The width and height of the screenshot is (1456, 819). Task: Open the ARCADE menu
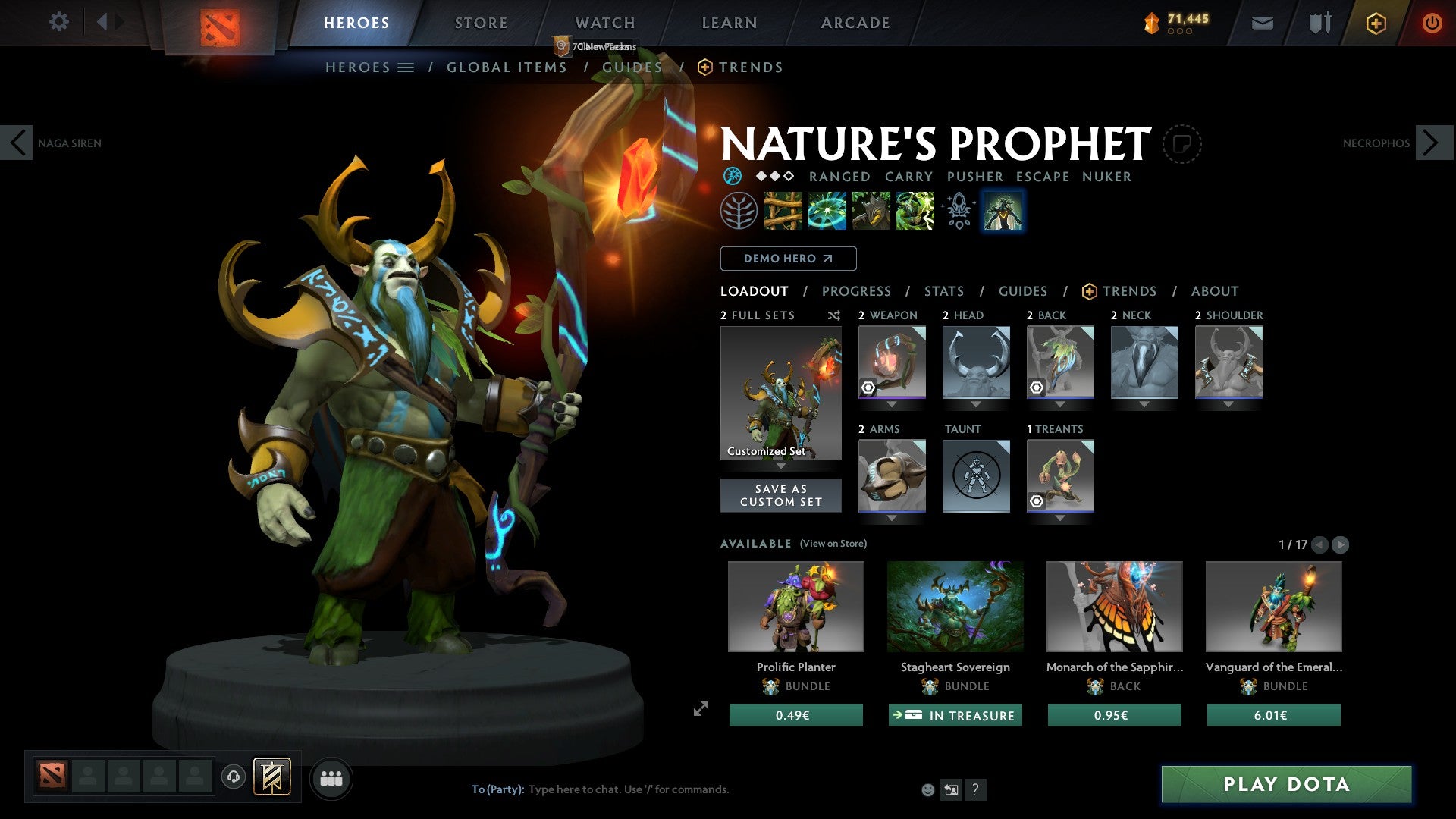(x=855, y=23)
